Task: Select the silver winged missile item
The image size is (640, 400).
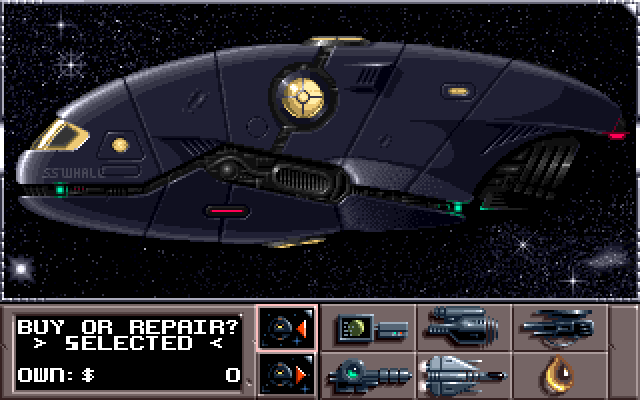Action: click(x=464, y=375)
